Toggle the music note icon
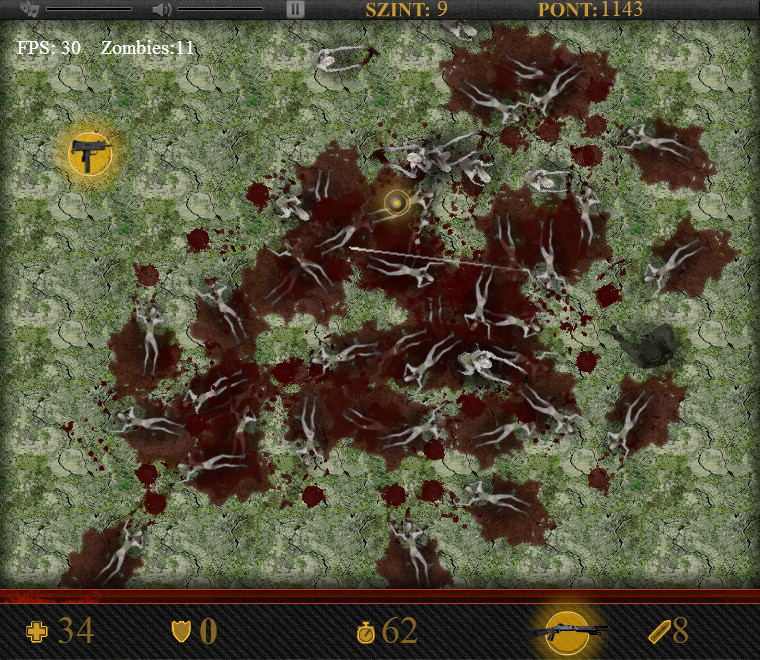This screenshot has height=660, width=760. 29,9
